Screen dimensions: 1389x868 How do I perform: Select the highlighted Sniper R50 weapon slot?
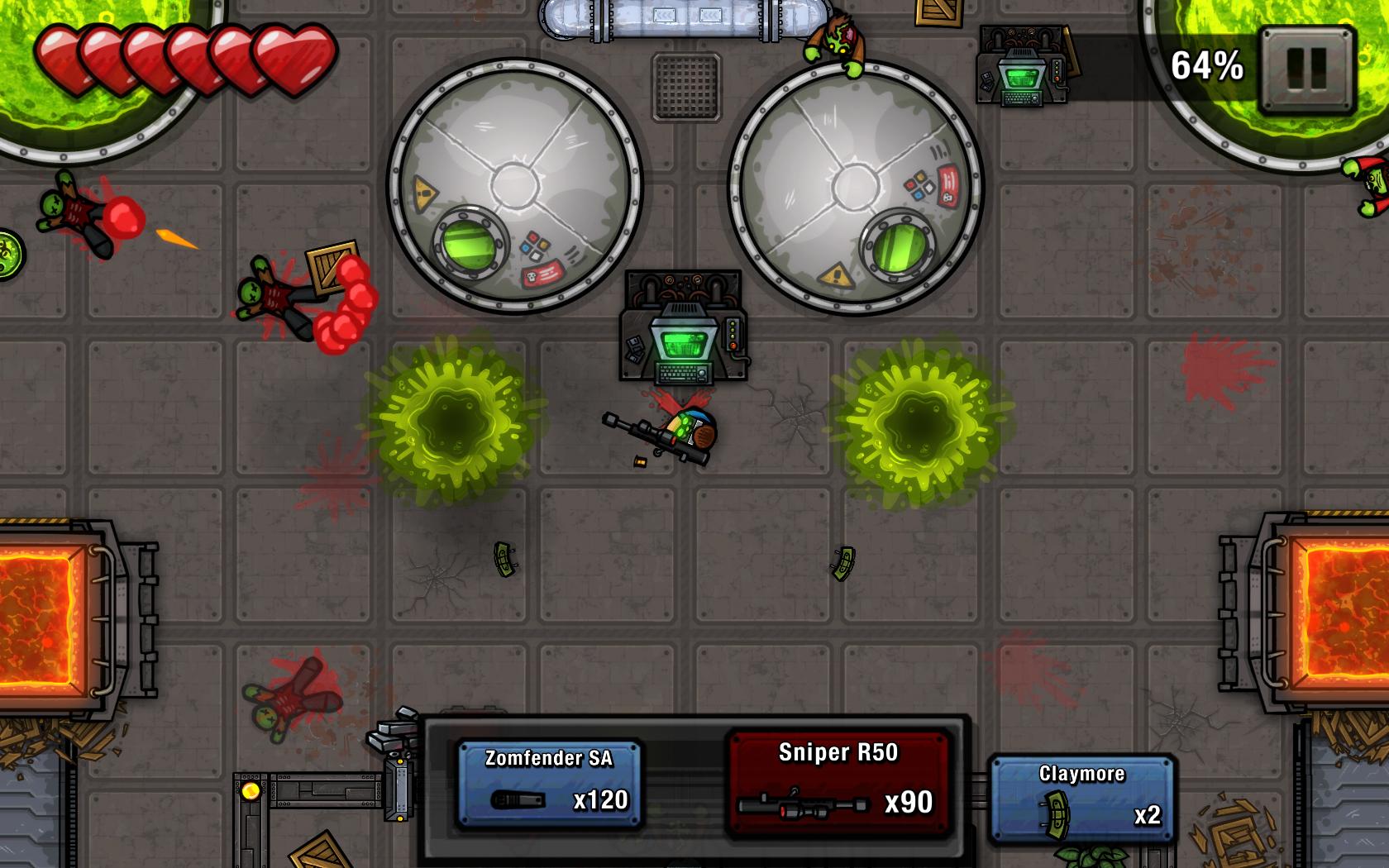pyautogui.click(x=838, y=781)
